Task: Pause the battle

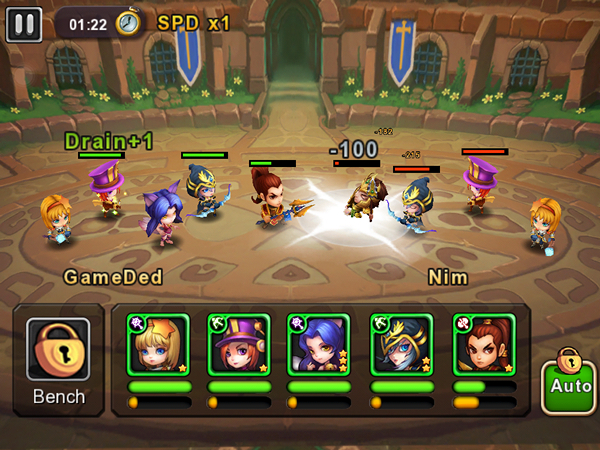Action: (24, 23)
